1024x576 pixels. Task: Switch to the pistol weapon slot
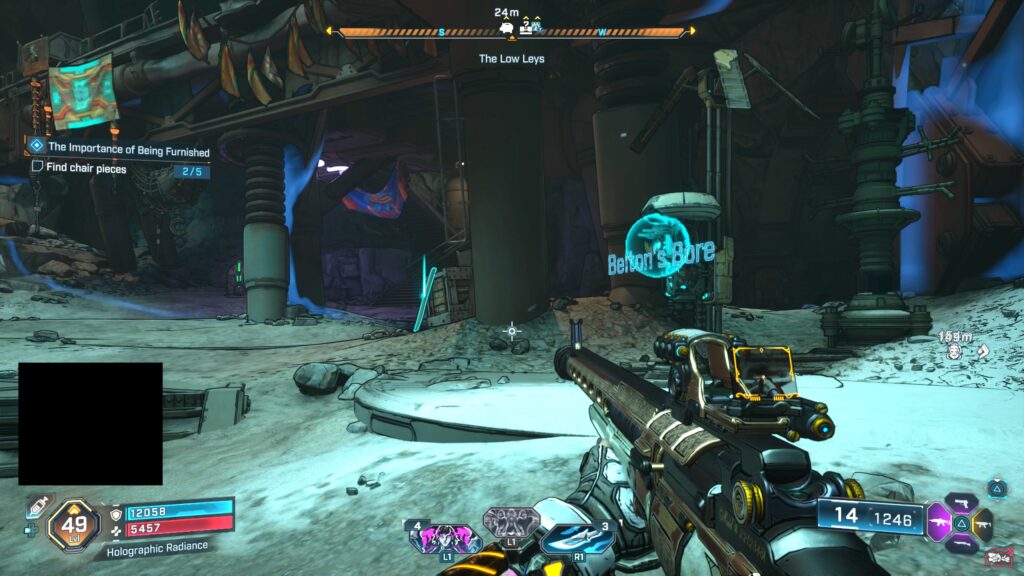[963, 503]
